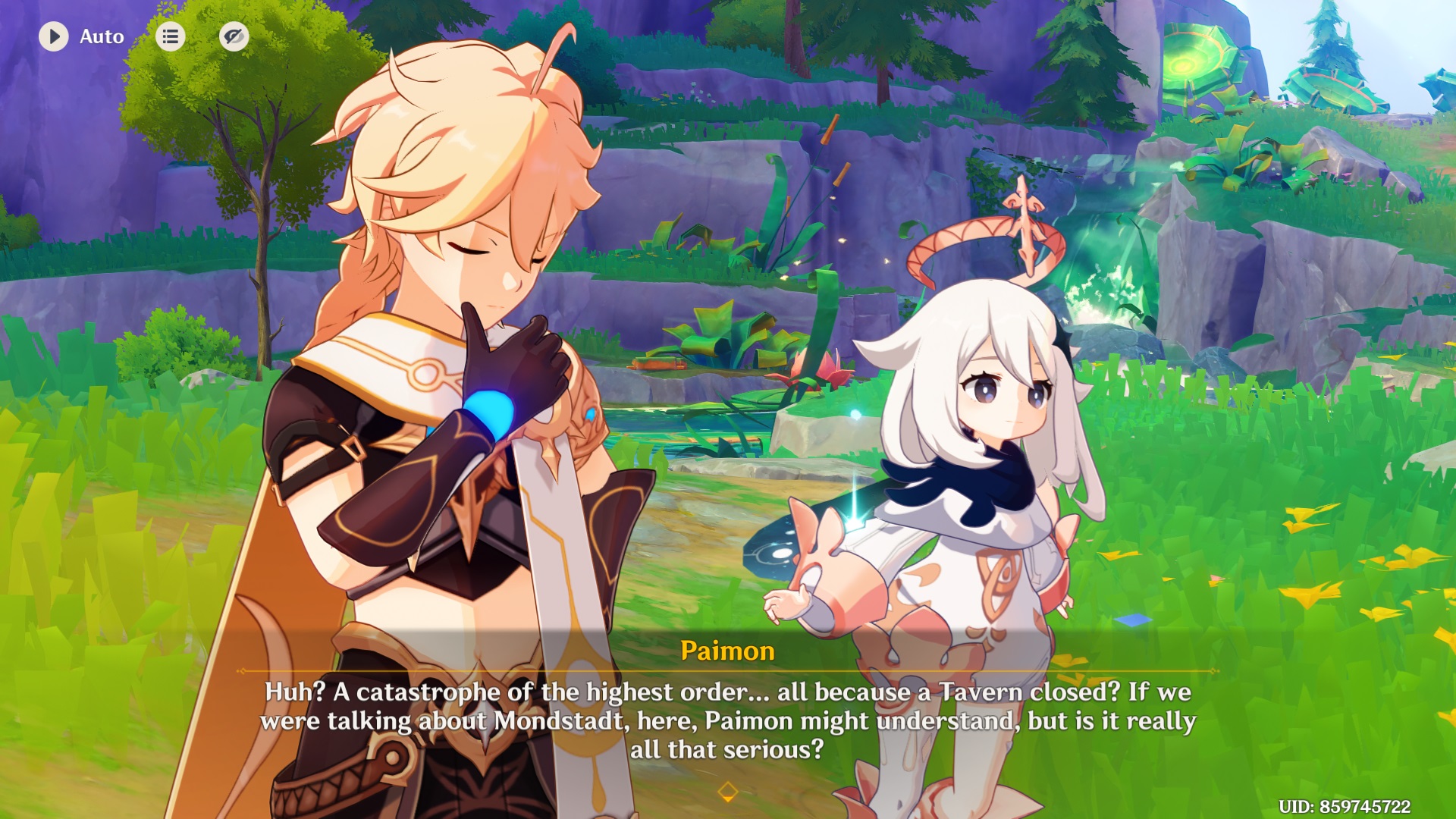Expand the conversation history panel
This screenshot has height=819, width=1456.
[x=170, y=36]
